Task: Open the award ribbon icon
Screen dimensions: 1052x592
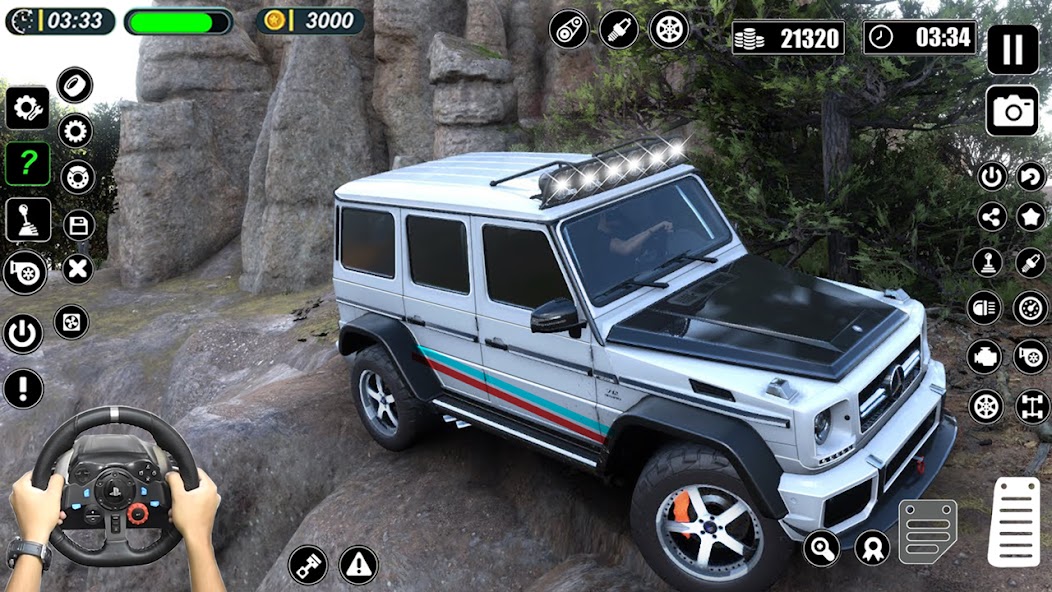Action: 872,548
